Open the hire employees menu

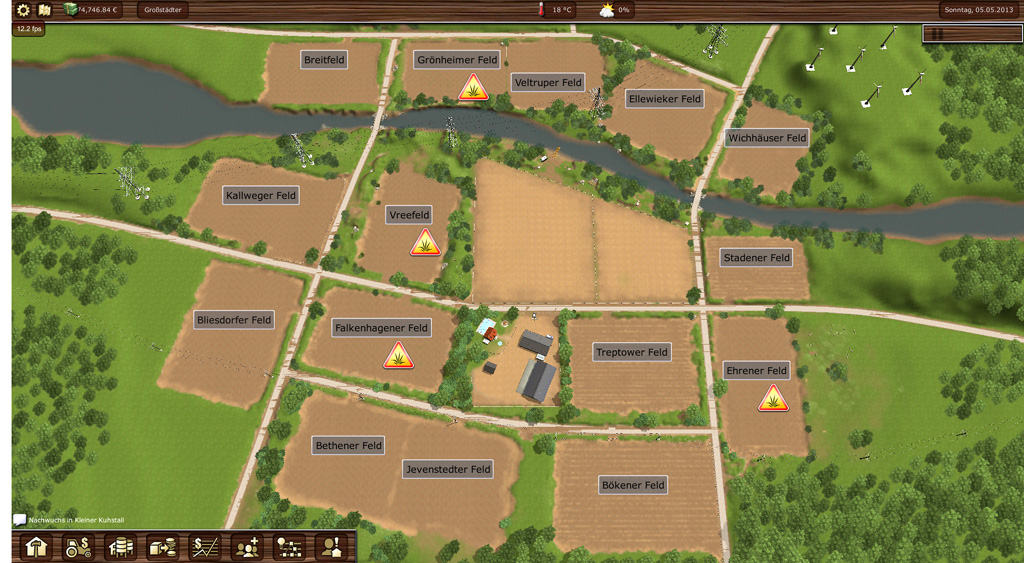pyautogui.click(x=247, y=547)
